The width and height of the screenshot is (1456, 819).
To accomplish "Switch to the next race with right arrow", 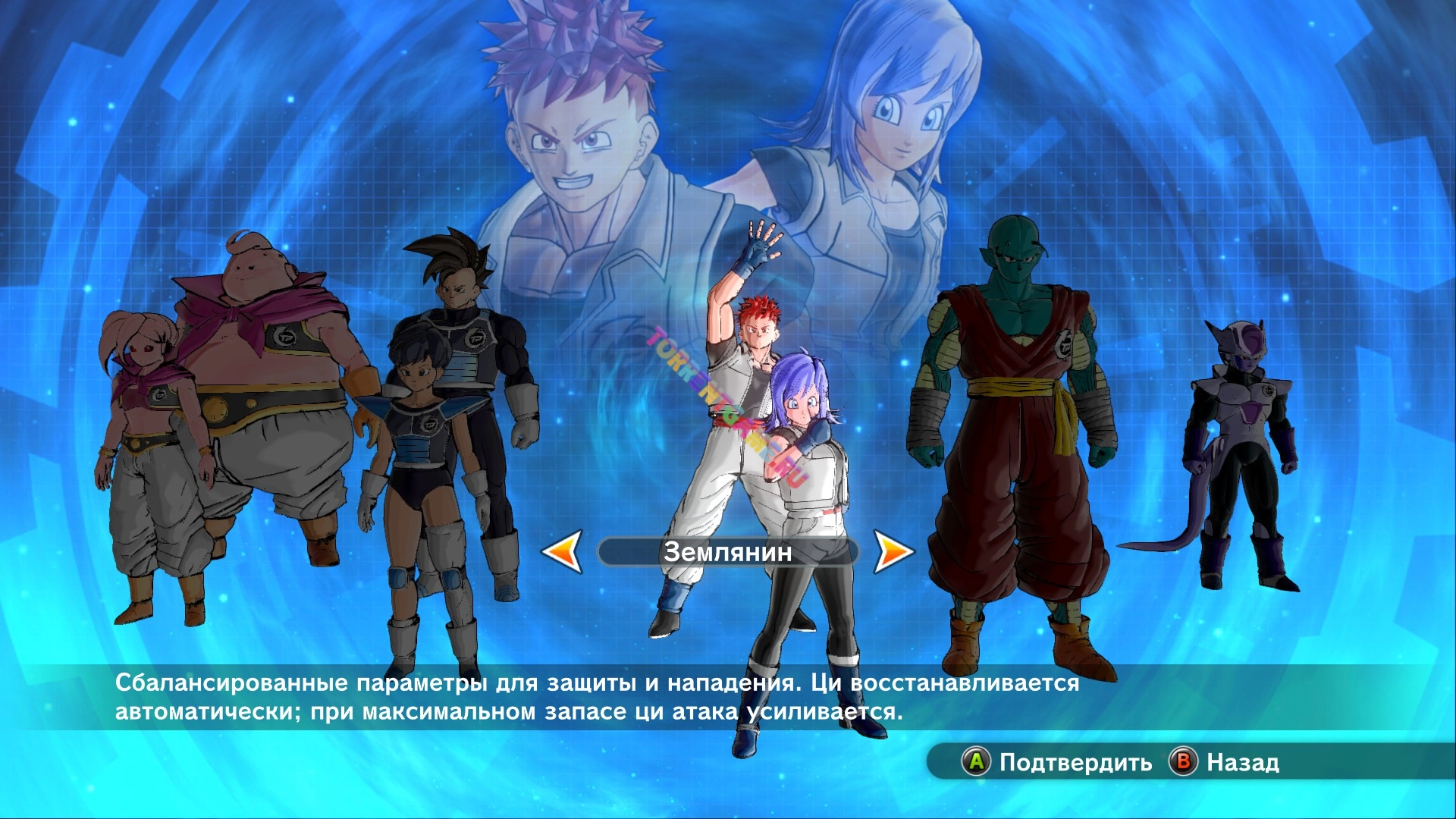I will 893,551.
